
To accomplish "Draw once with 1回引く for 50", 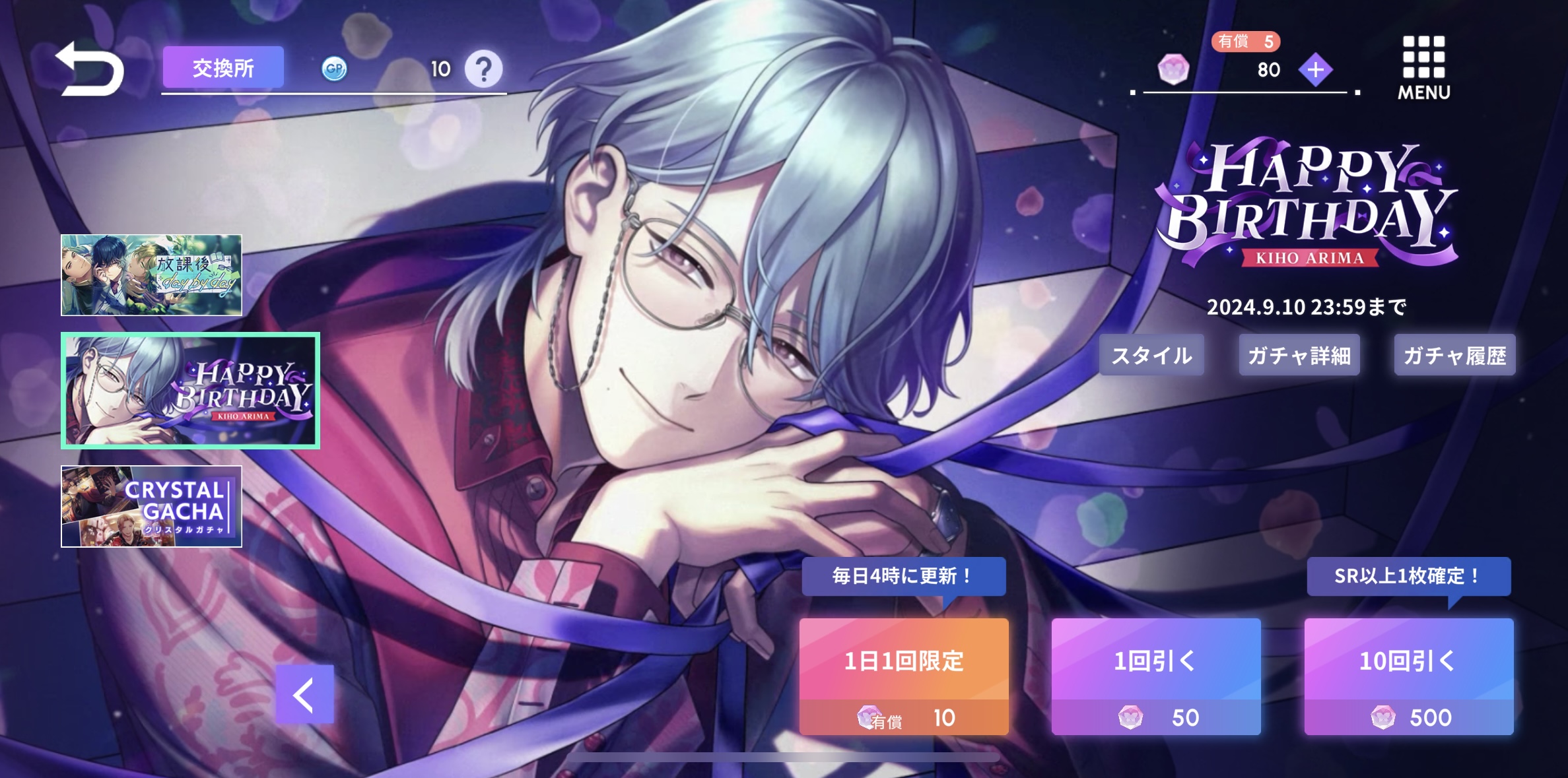I will pyautogui.click(x=1156, y=676).
